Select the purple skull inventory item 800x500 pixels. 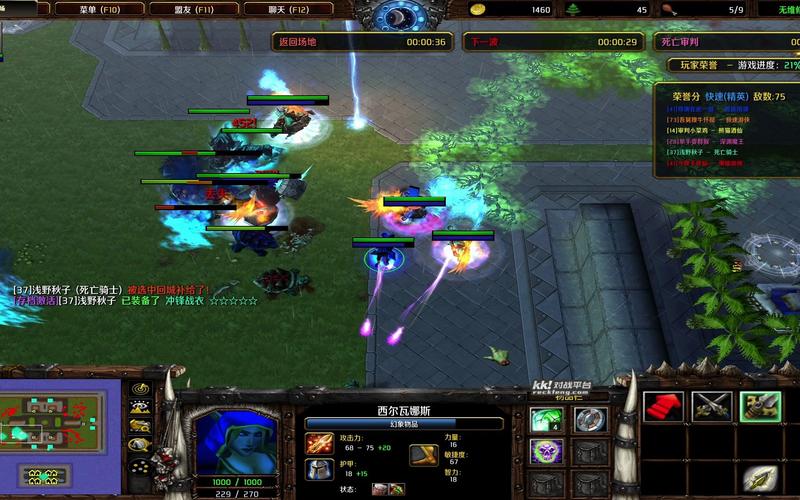[547, 452]
